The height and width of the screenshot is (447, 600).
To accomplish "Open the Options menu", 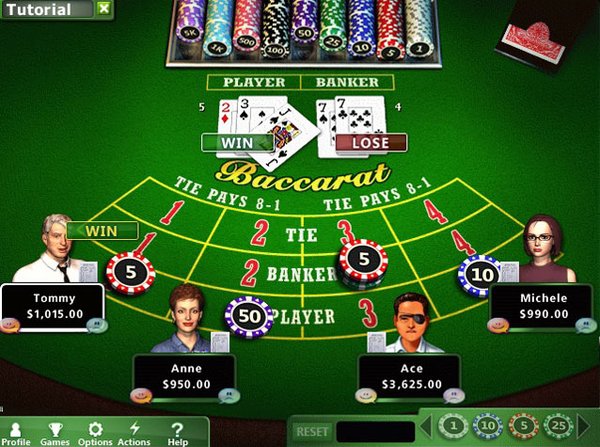I will click(95, 432).
